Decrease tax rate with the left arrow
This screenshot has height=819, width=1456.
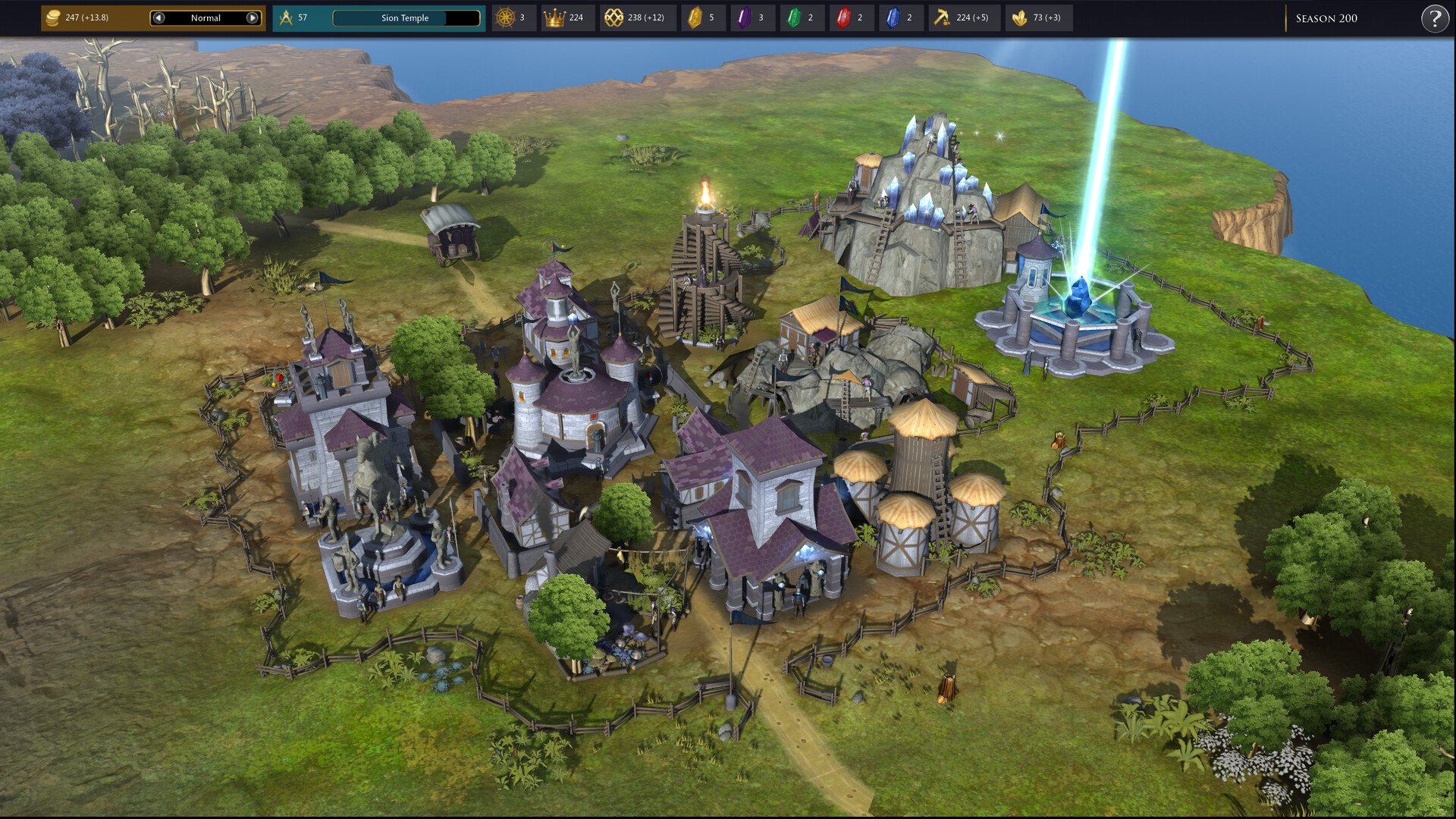tap(158, 17)
